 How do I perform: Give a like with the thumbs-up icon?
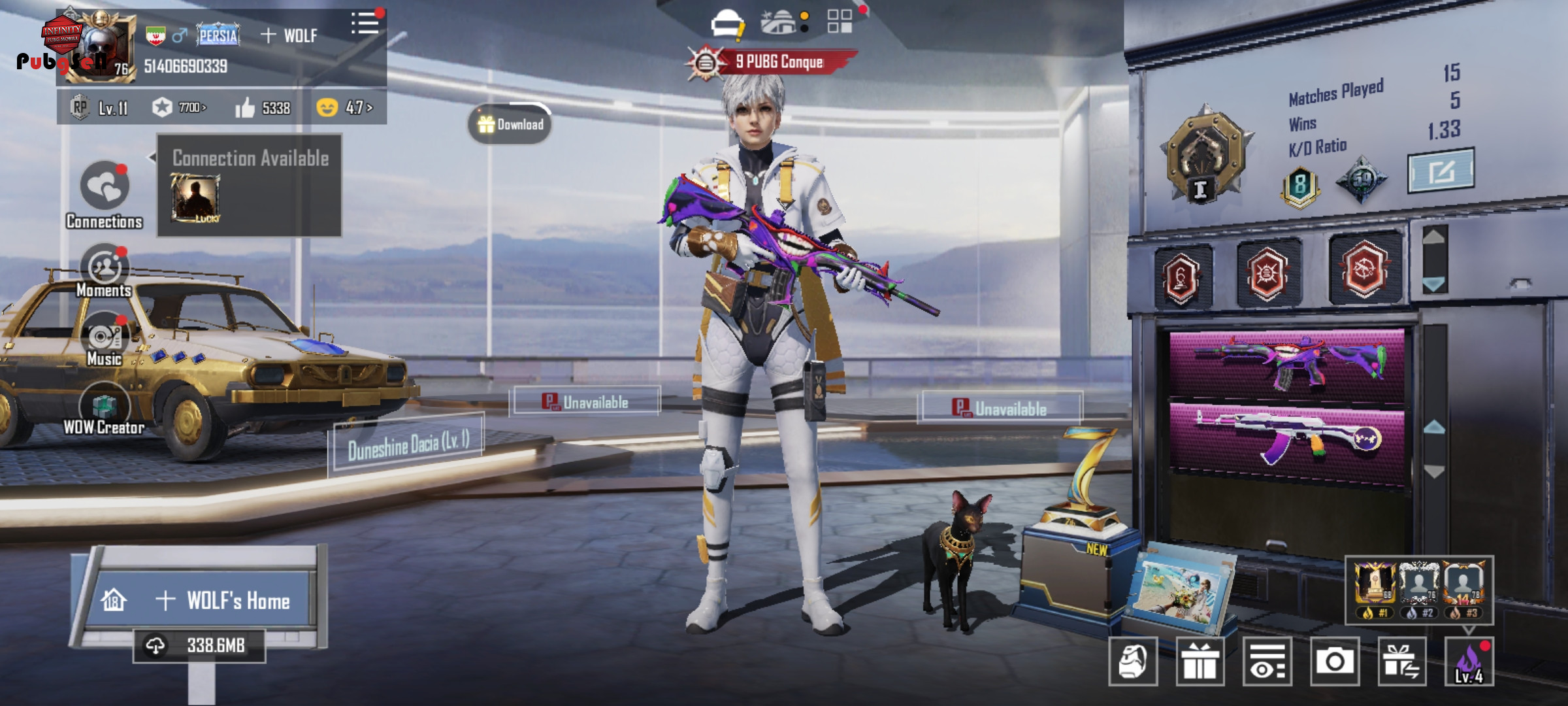tap(246, 108)
